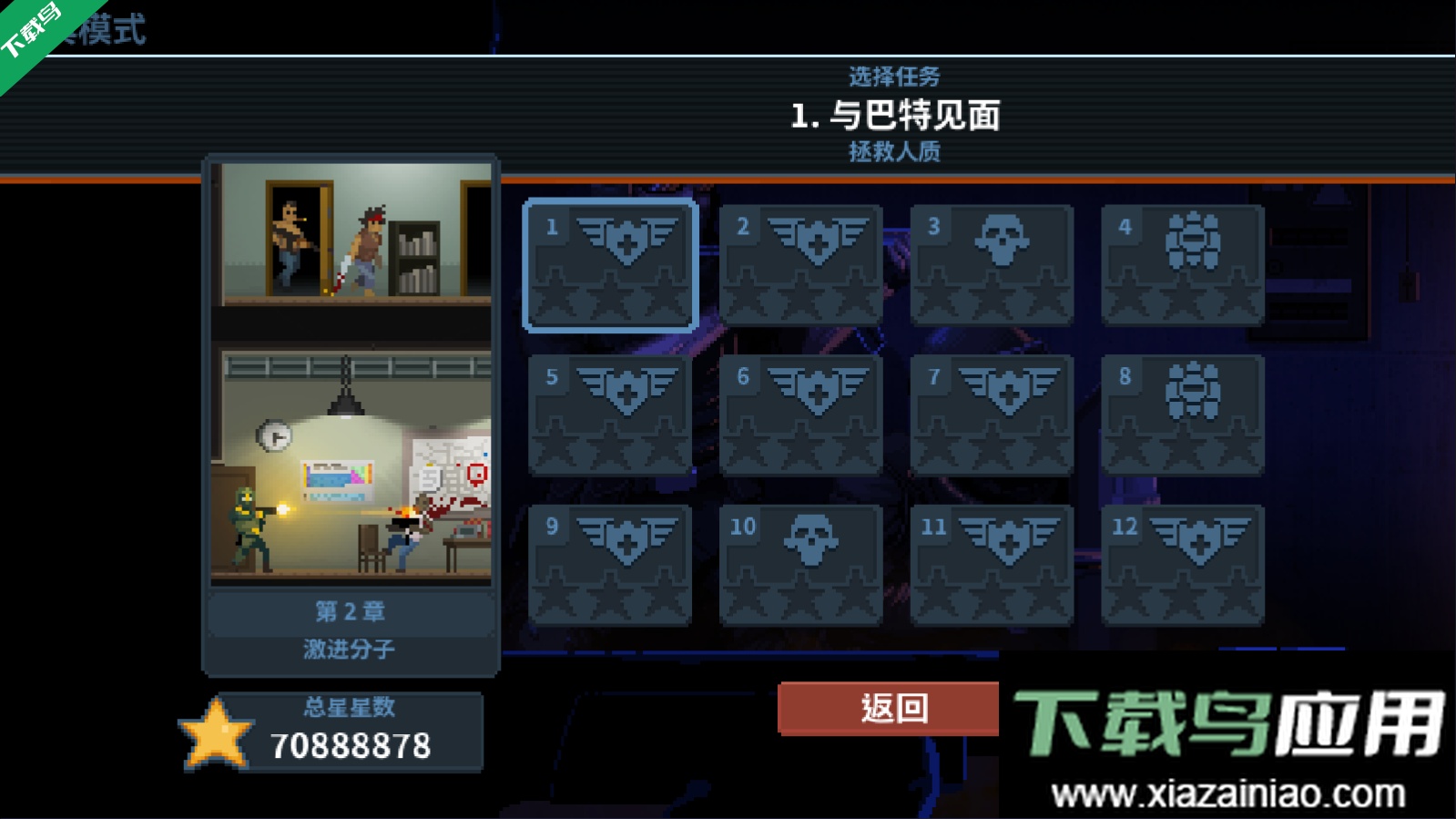
Task: Select skull mission 10
Action: coord(799,562)
